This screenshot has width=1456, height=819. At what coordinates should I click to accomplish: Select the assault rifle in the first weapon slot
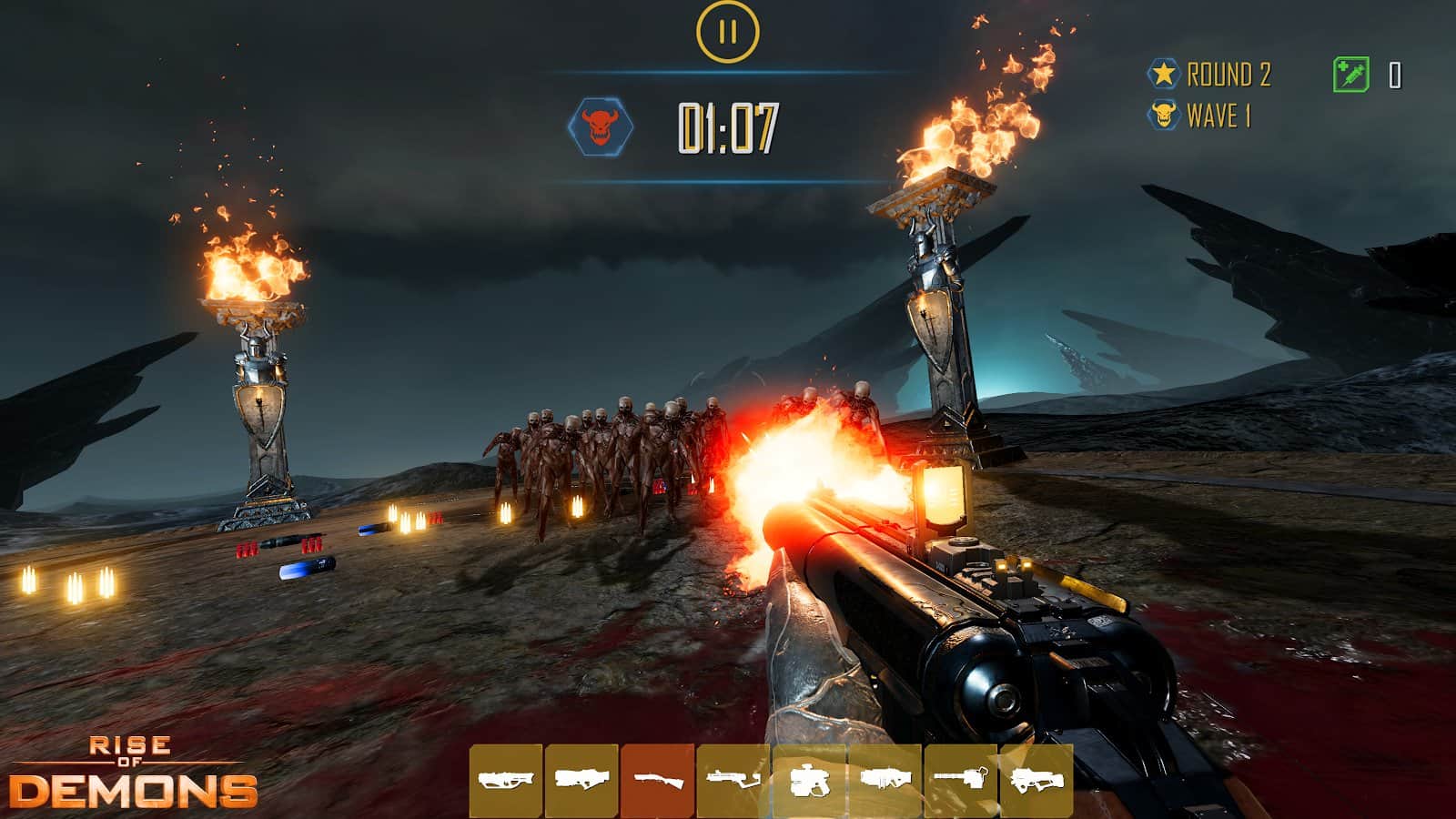click(506, 781)
